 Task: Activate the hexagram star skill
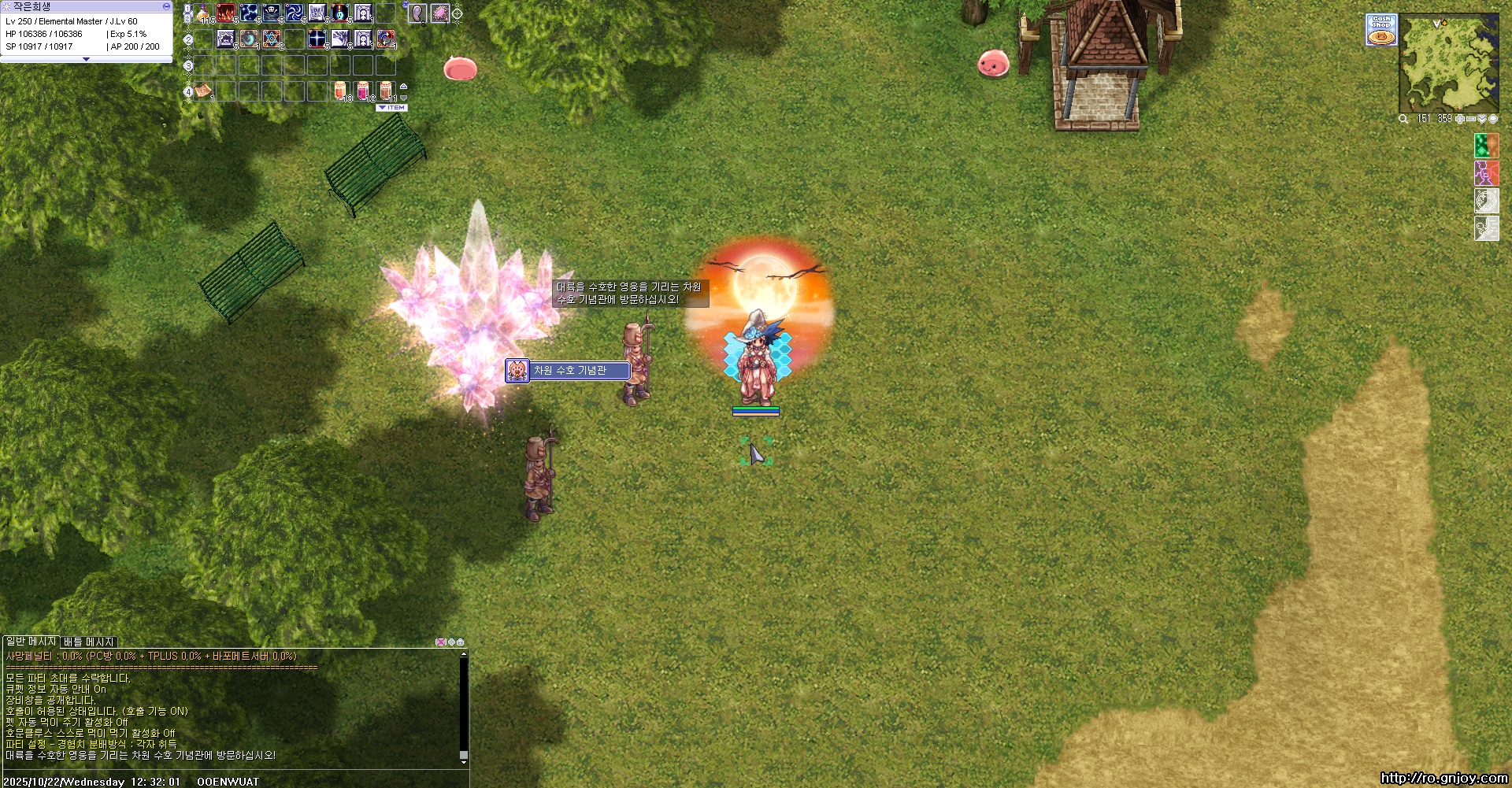pyautogui.click(x=272, y=39)
